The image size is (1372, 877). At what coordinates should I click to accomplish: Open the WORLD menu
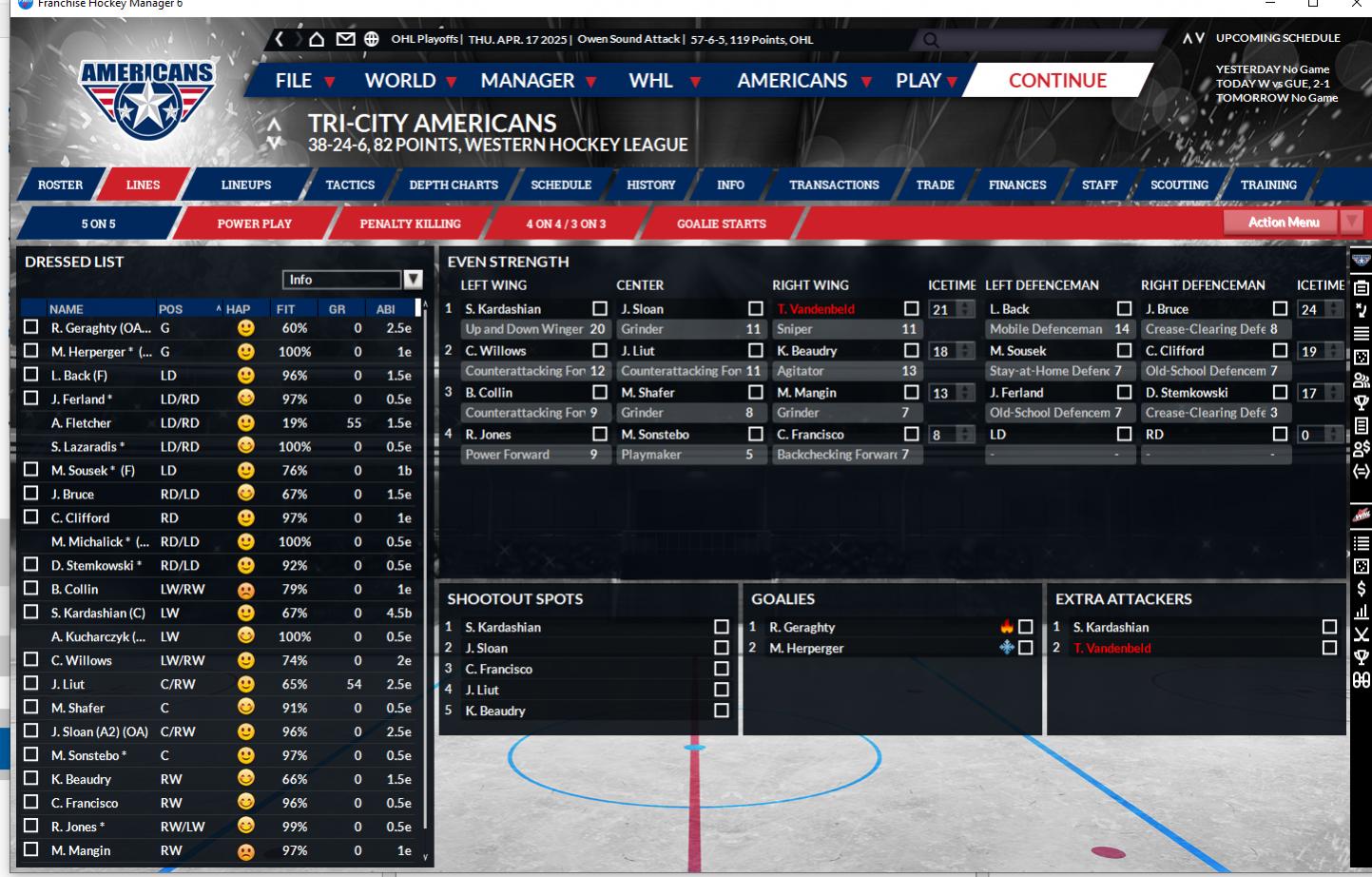click(400, 81)
